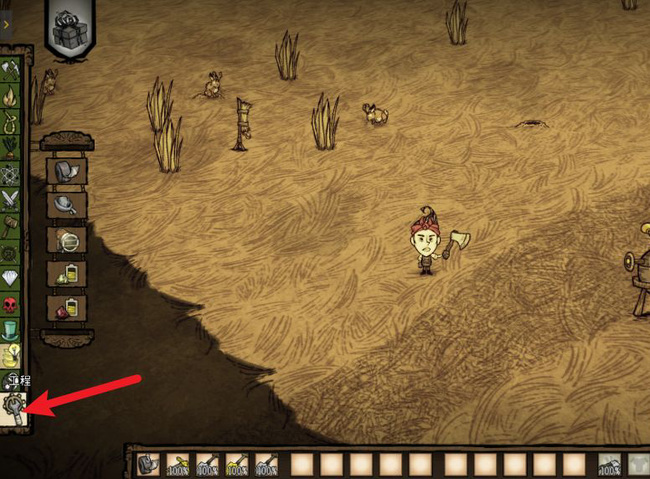Select the Survival rope trap tab
650x479 pixels.
coord(12,123)
